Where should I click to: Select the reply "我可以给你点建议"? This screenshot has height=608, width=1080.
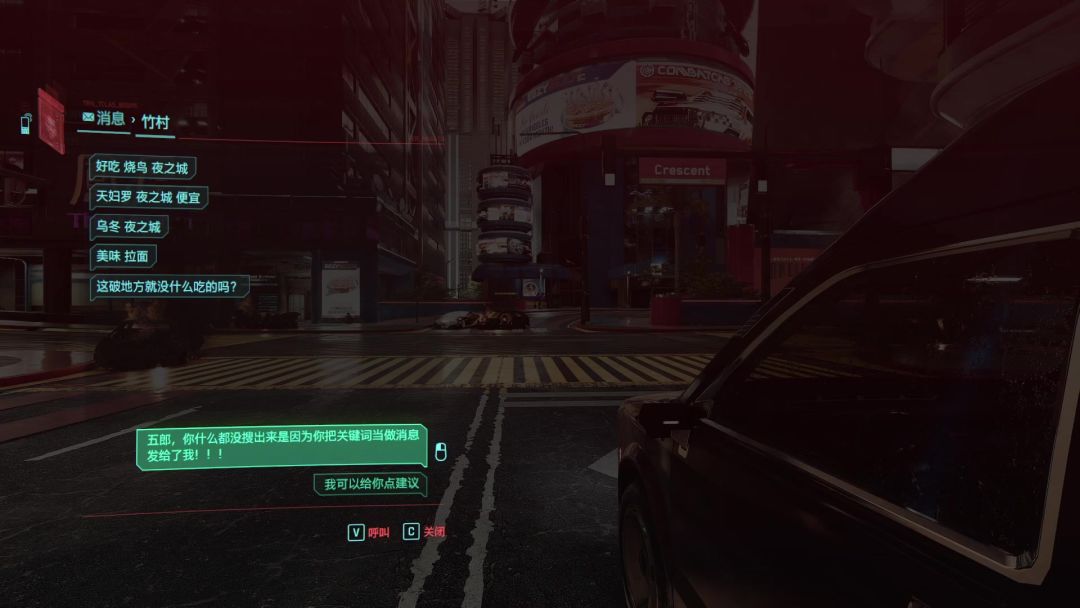369,484
